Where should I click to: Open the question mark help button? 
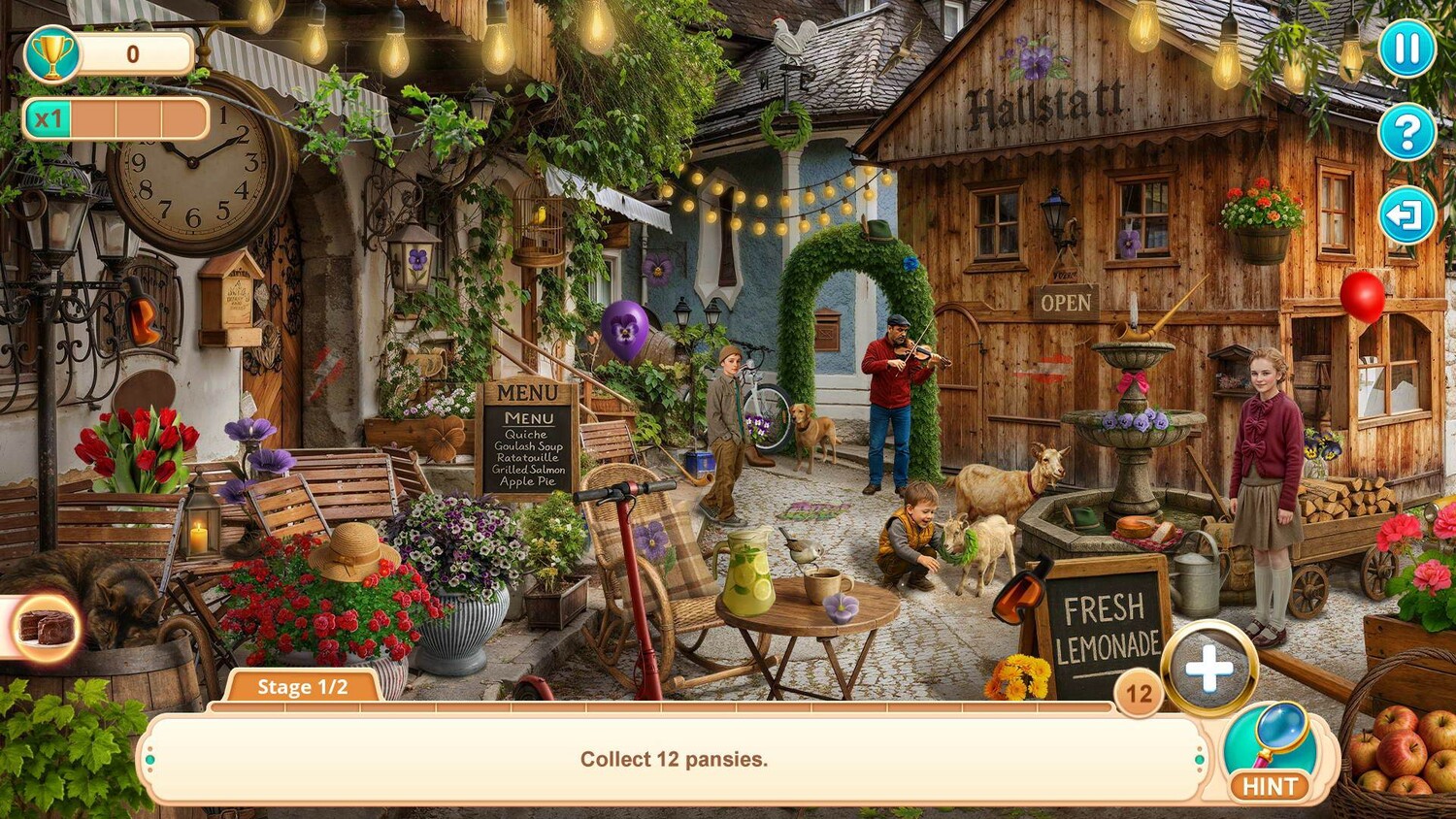click(x=1406, y=132)
